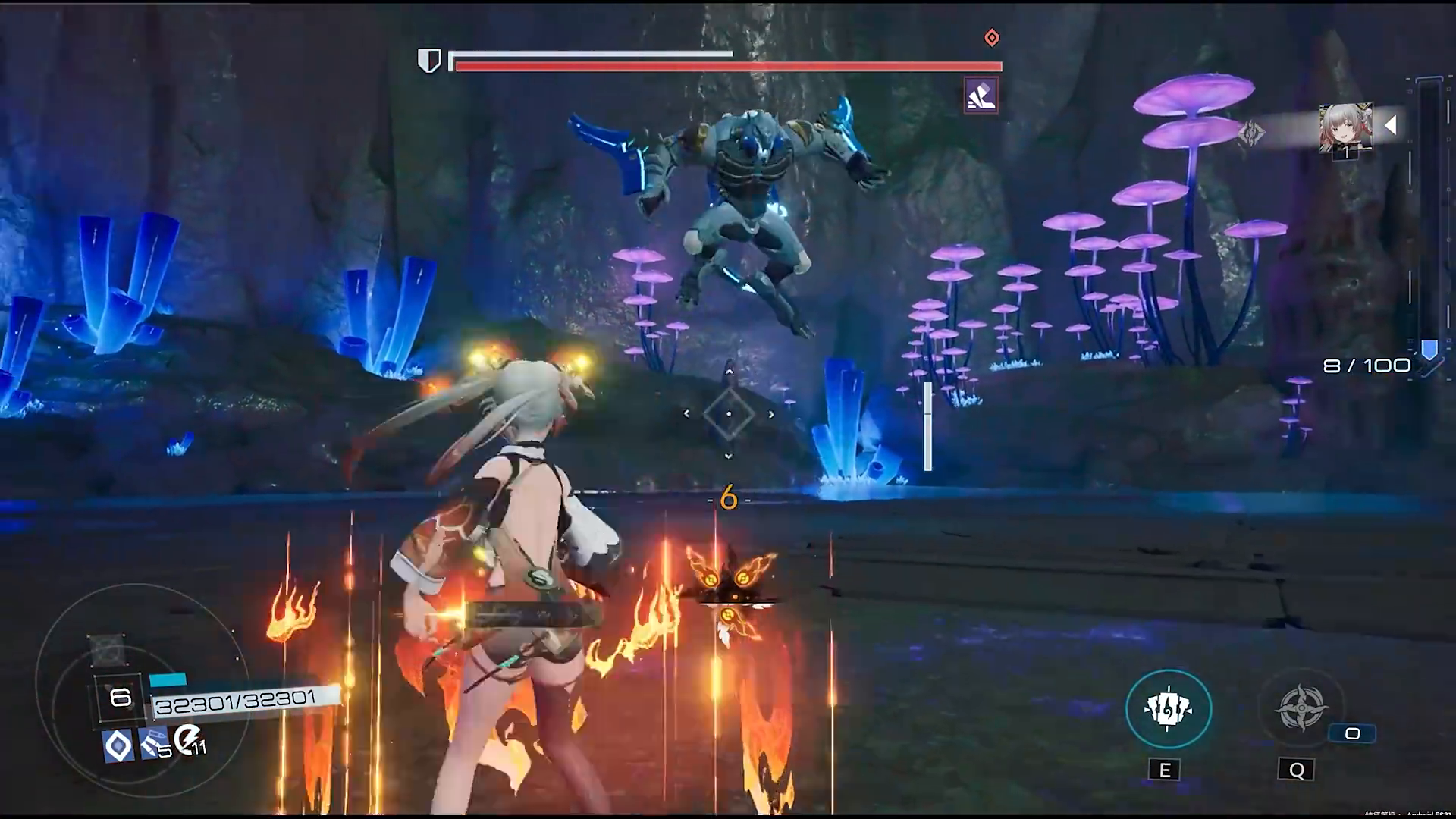Click the lightning bolt energy icon
The width and height of the screenshot is (1456, 819).
click(187, 739)
